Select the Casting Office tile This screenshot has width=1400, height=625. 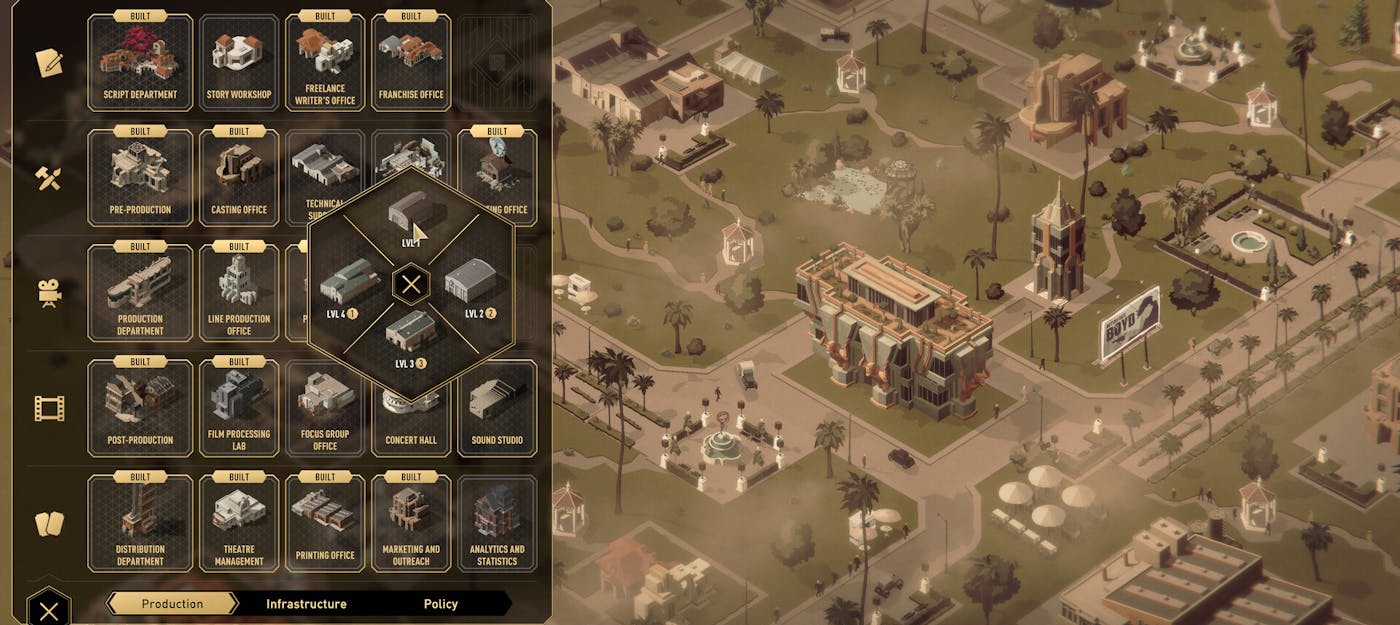click(x=239, y=177)
